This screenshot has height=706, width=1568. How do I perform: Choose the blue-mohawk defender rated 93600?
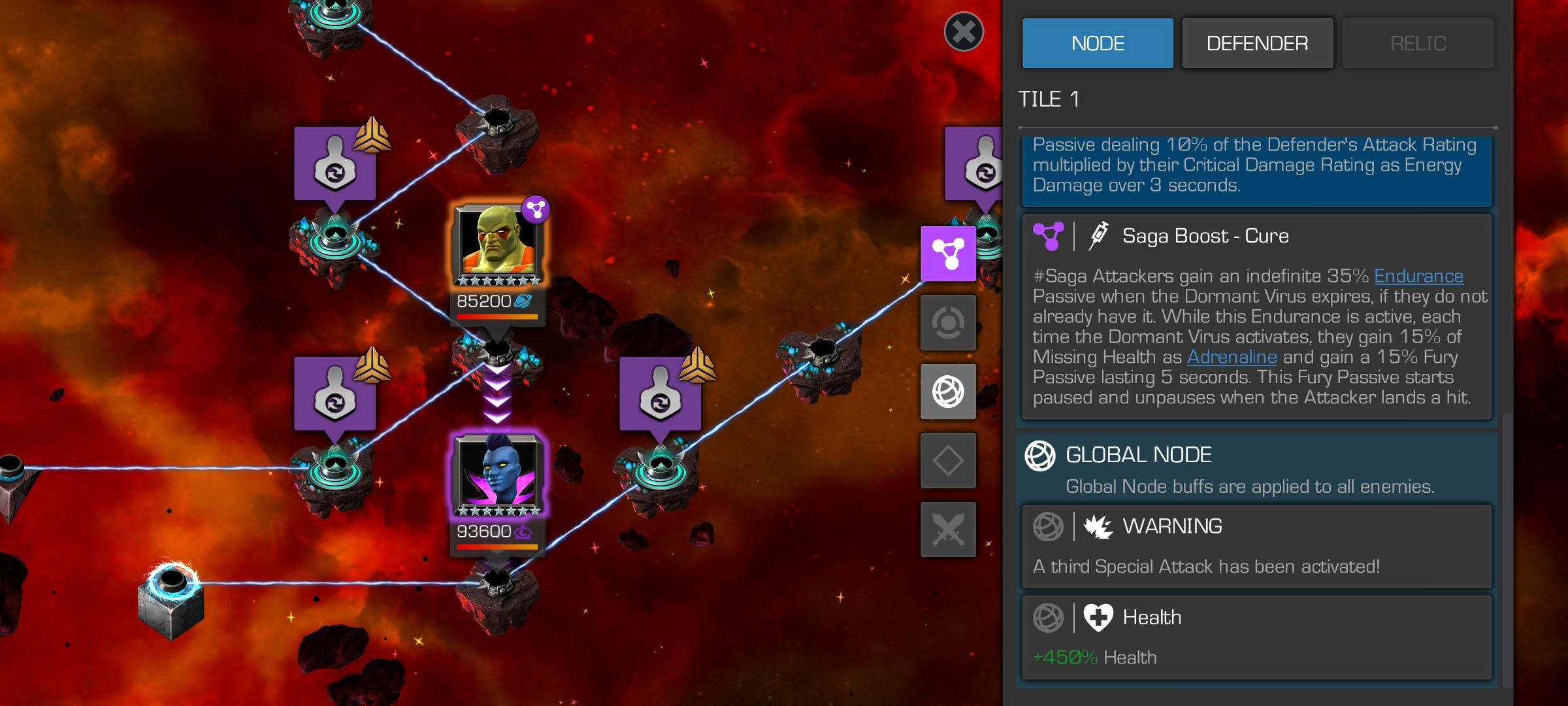pos(498,473)
